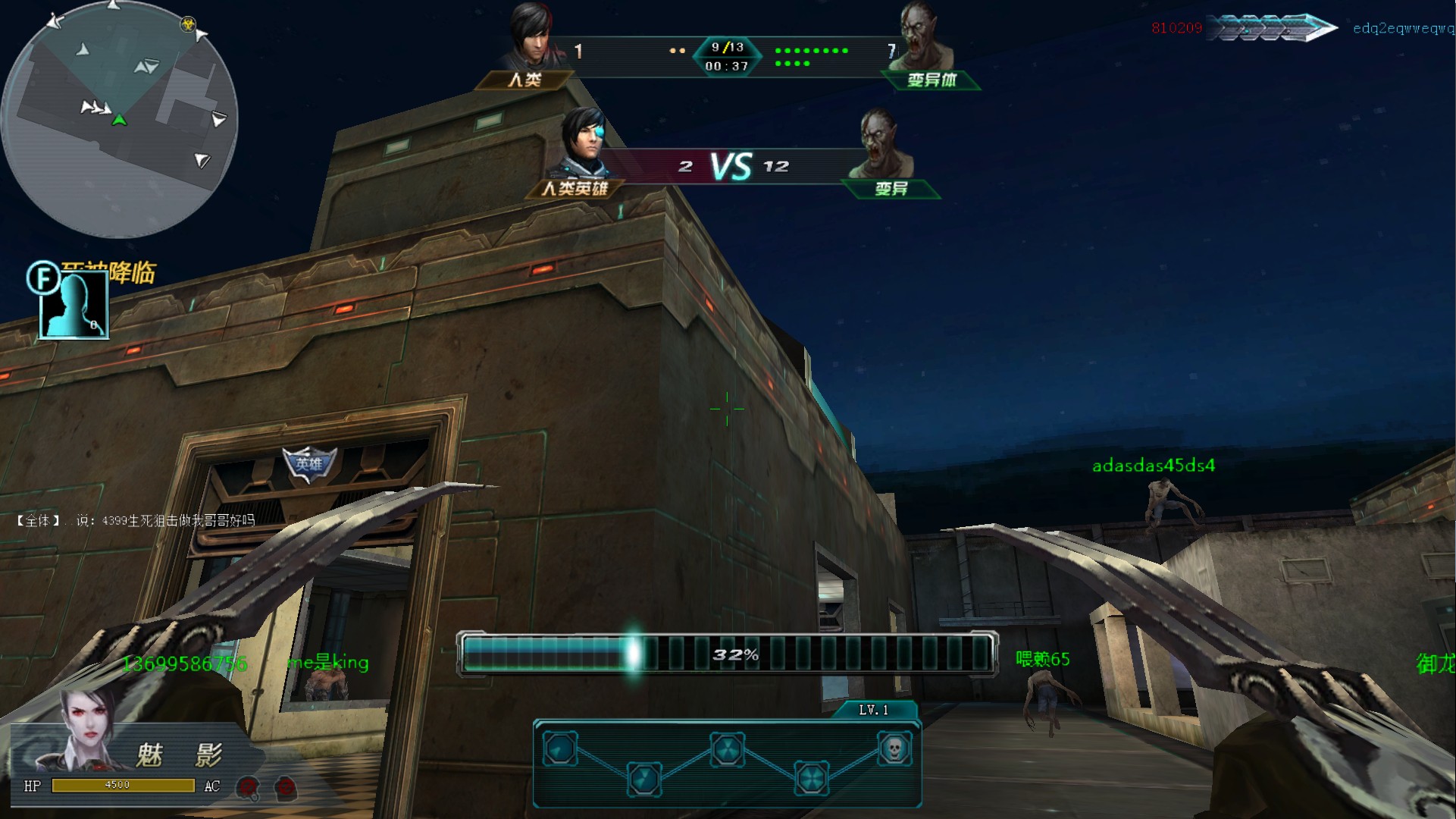Click the disabled helmet armor icon
The image size is (1456, 819).
(248, 787)
